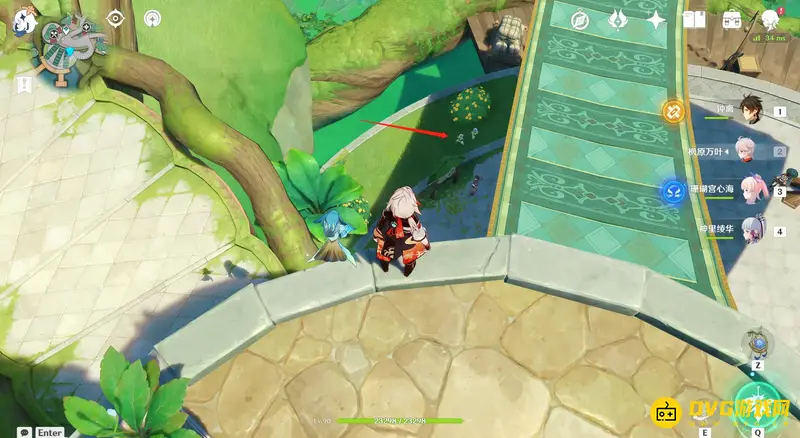Open the adventurer handbook book icon

click(694, 20)
